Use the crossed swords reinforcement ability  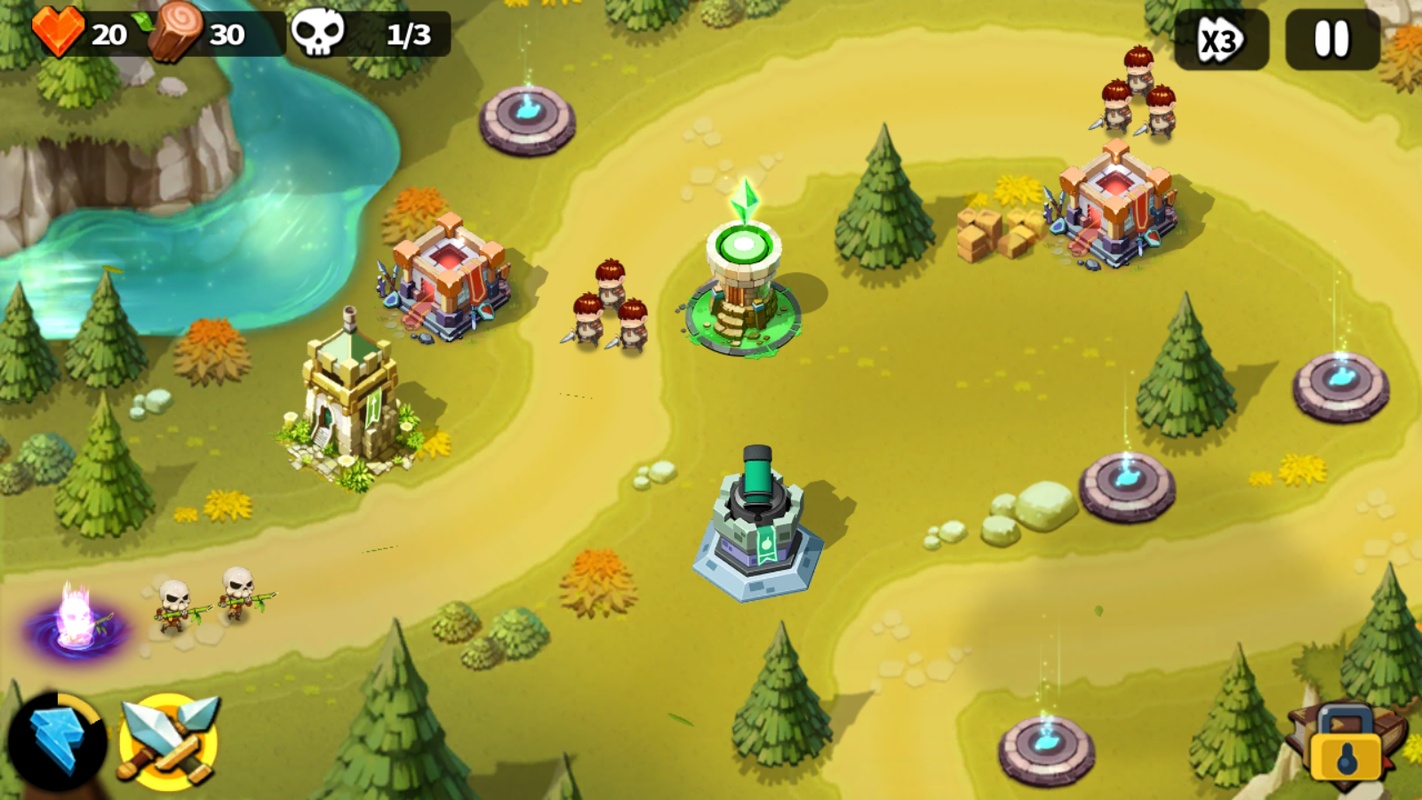[x=168, y=740]
